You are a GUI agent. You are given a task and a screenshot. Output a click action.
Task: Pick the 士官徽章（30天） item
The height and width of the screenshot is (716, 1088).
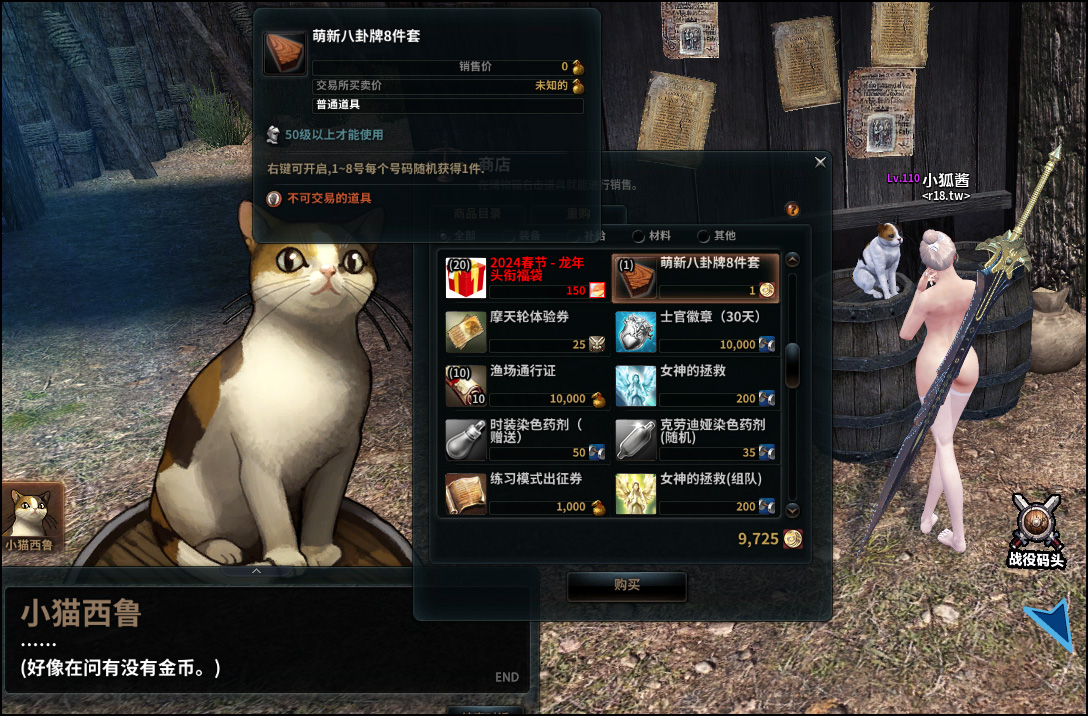point(696,331)
